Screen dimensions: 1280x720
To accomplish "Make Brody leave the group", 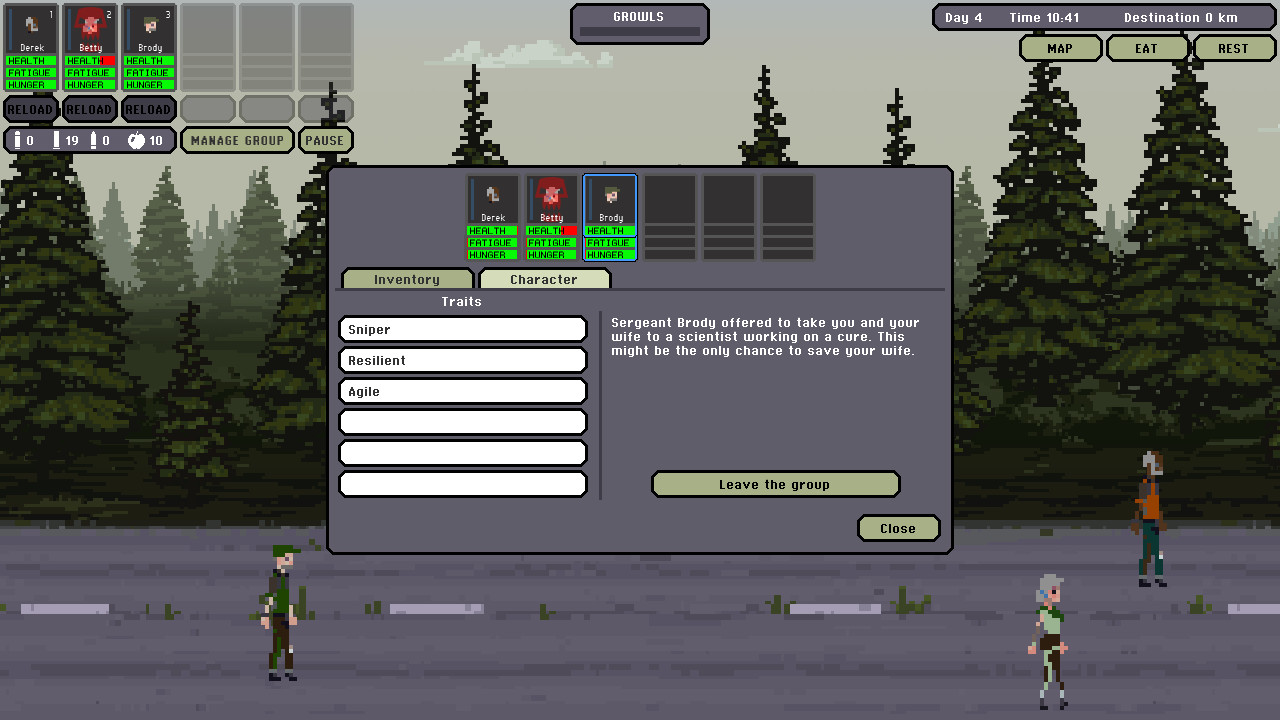I will pos(776,484).
